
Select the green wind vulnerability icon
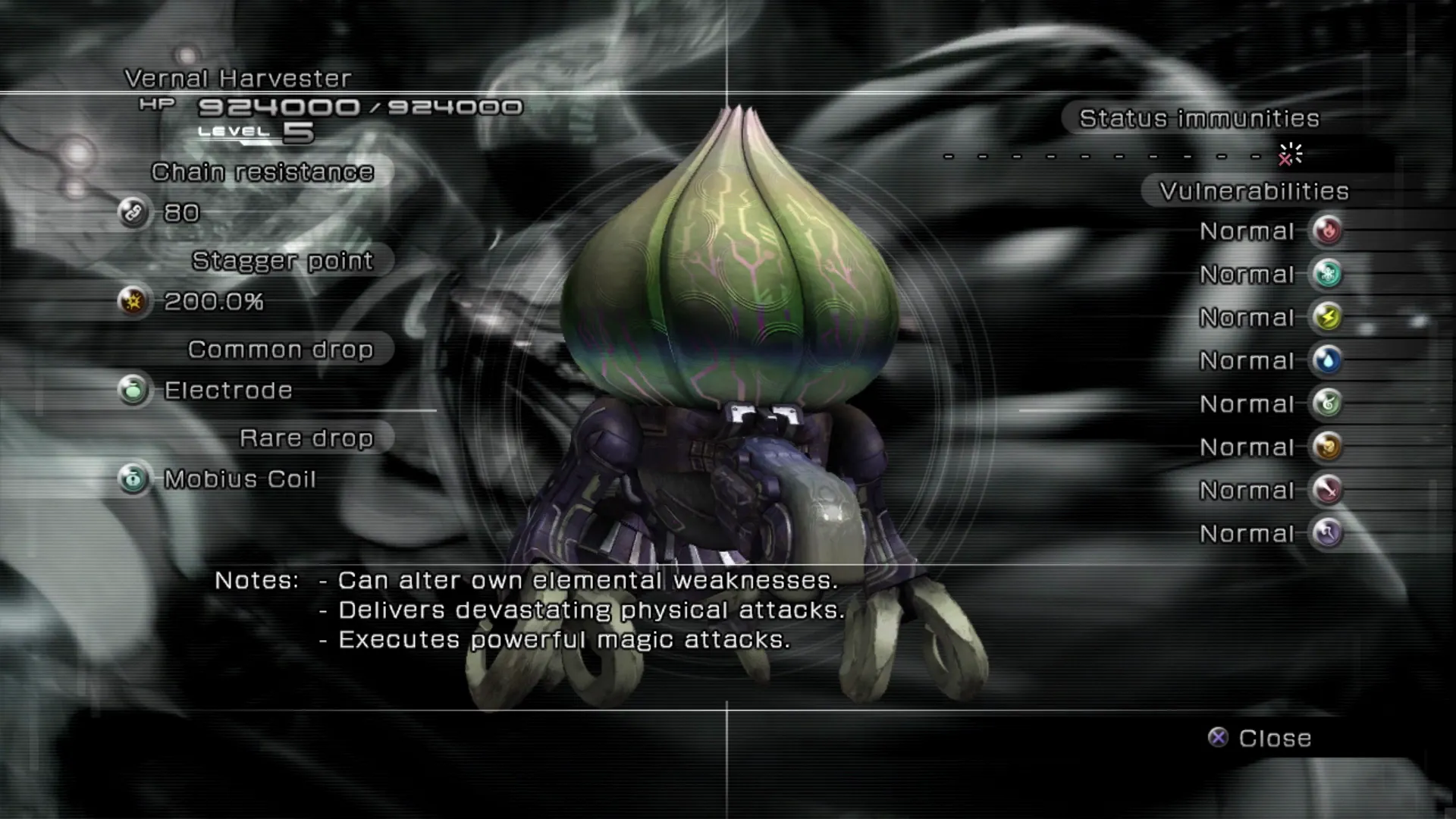(1327, 403)
